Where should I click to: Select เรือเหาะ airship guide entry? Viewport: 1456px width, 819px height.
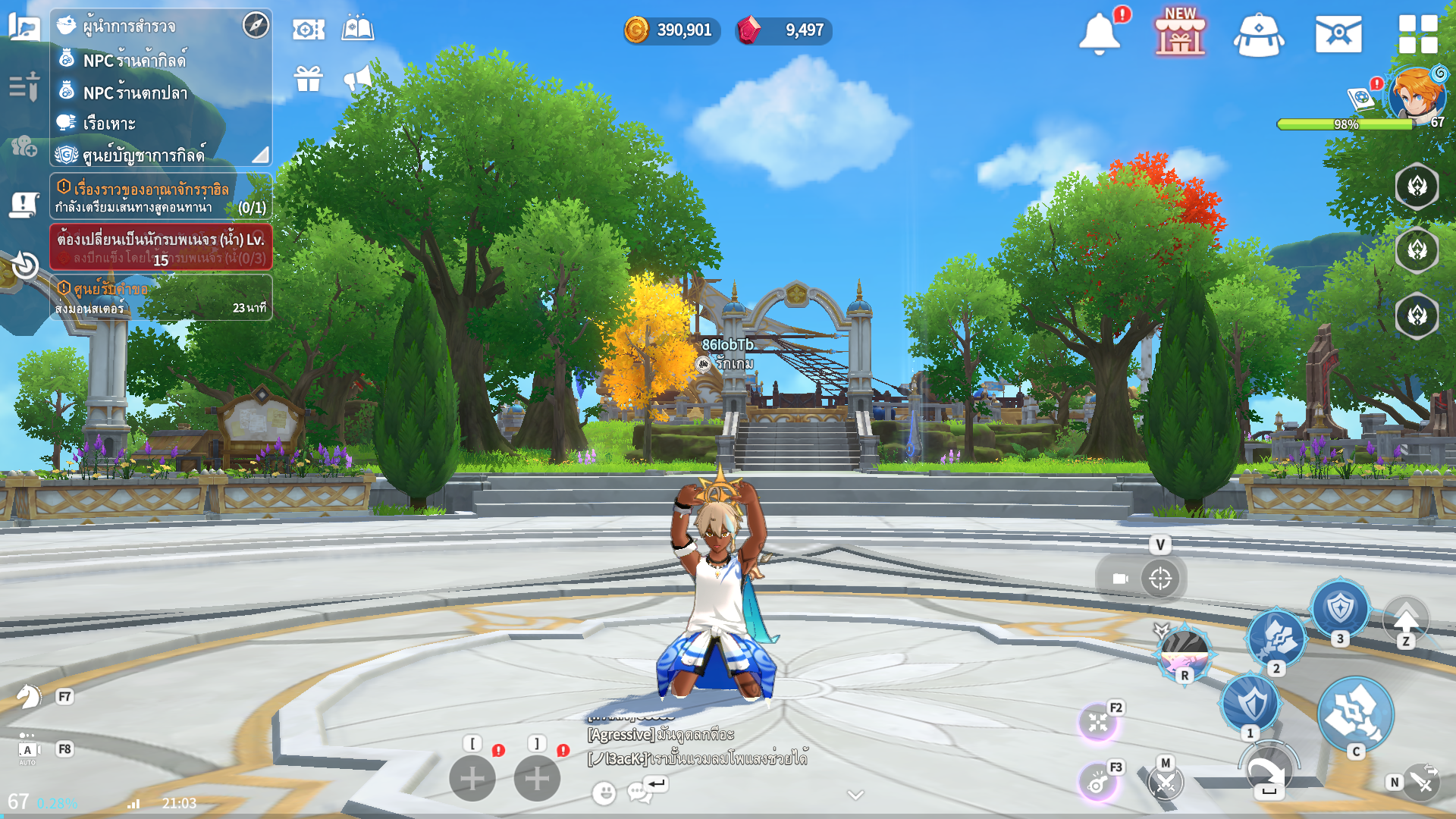click(x=109, y=124)
